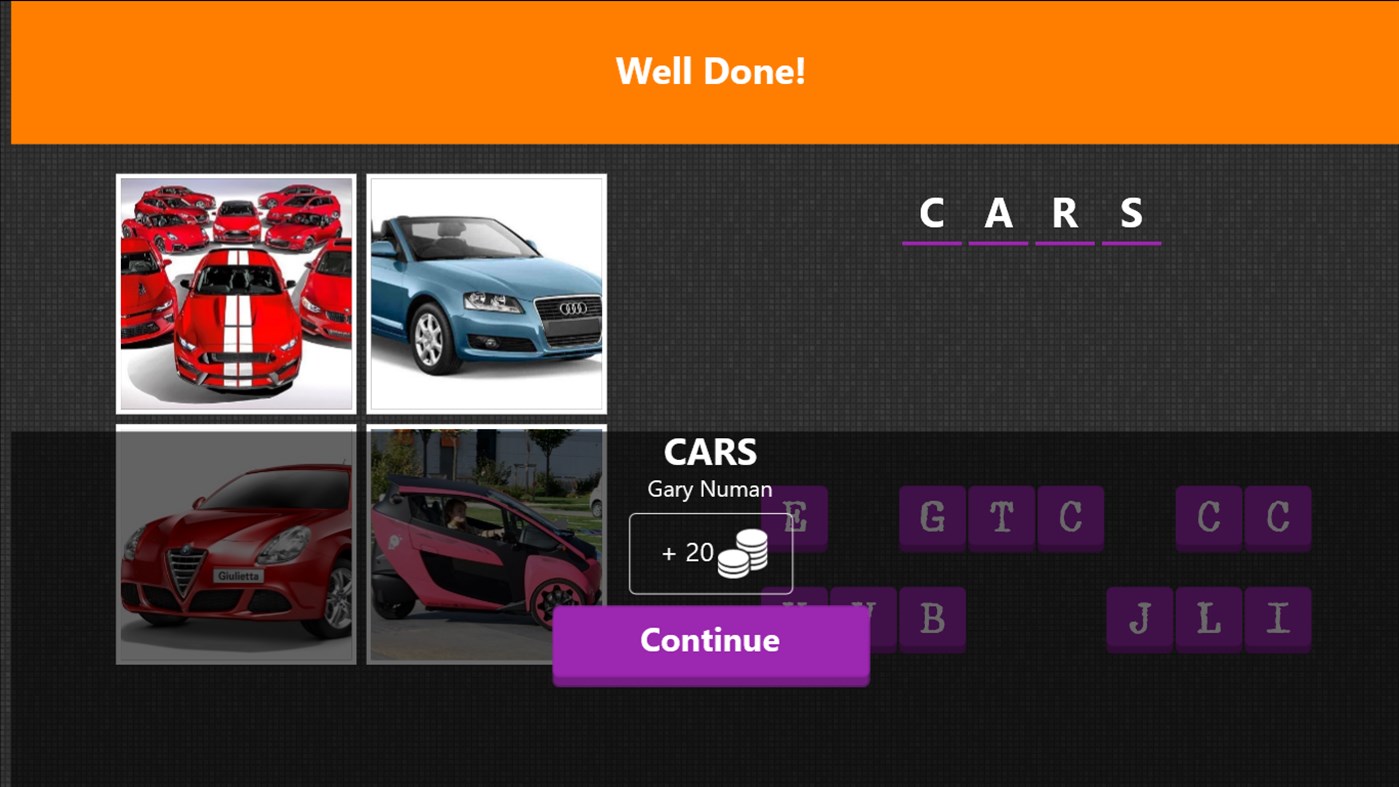Image resolution: width=1399 pixels, height=787 pixels.
Task: Tap the letter tile E
Action: tap(793, 518)
